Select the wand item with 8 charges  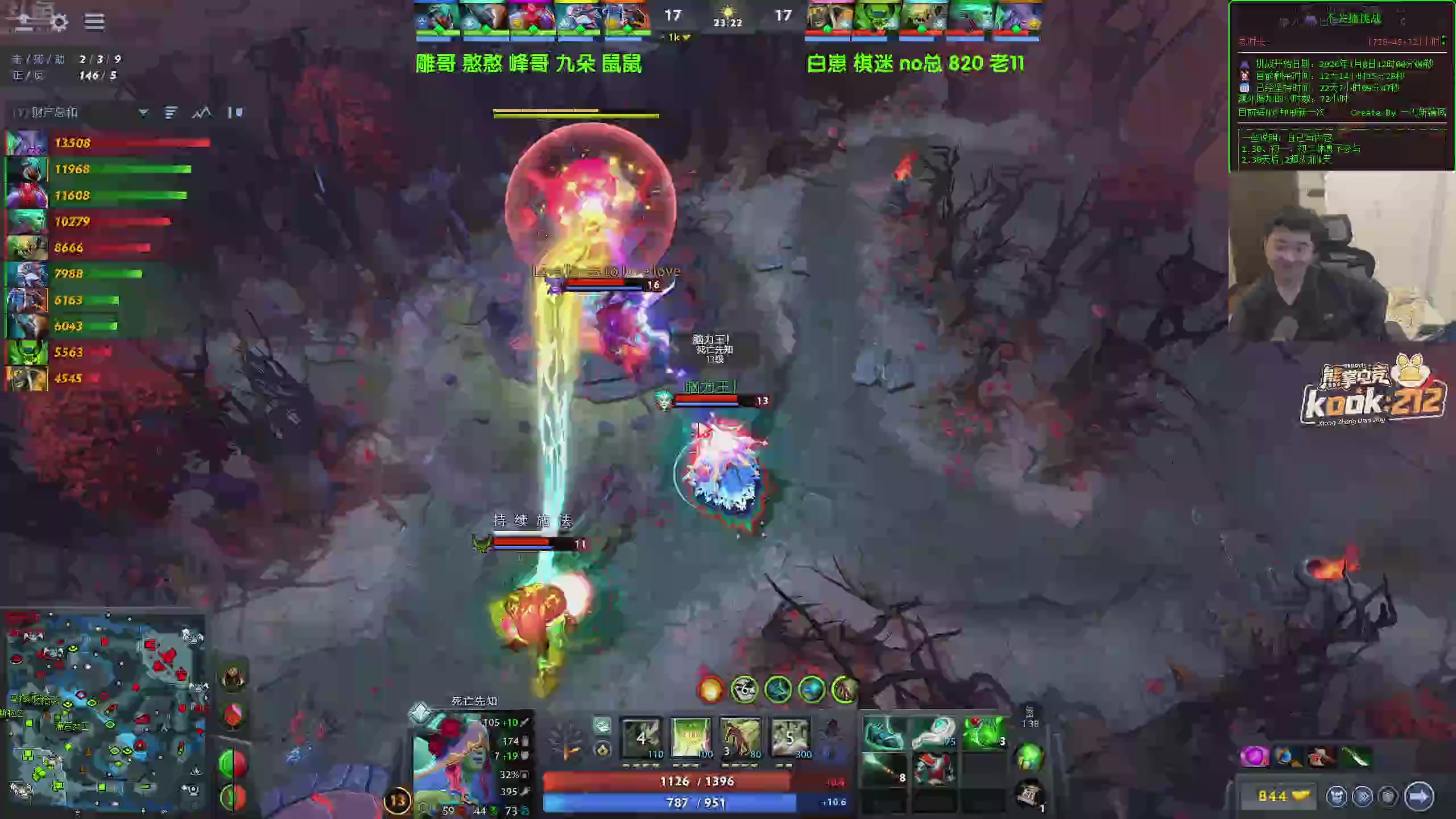[883, 770]
